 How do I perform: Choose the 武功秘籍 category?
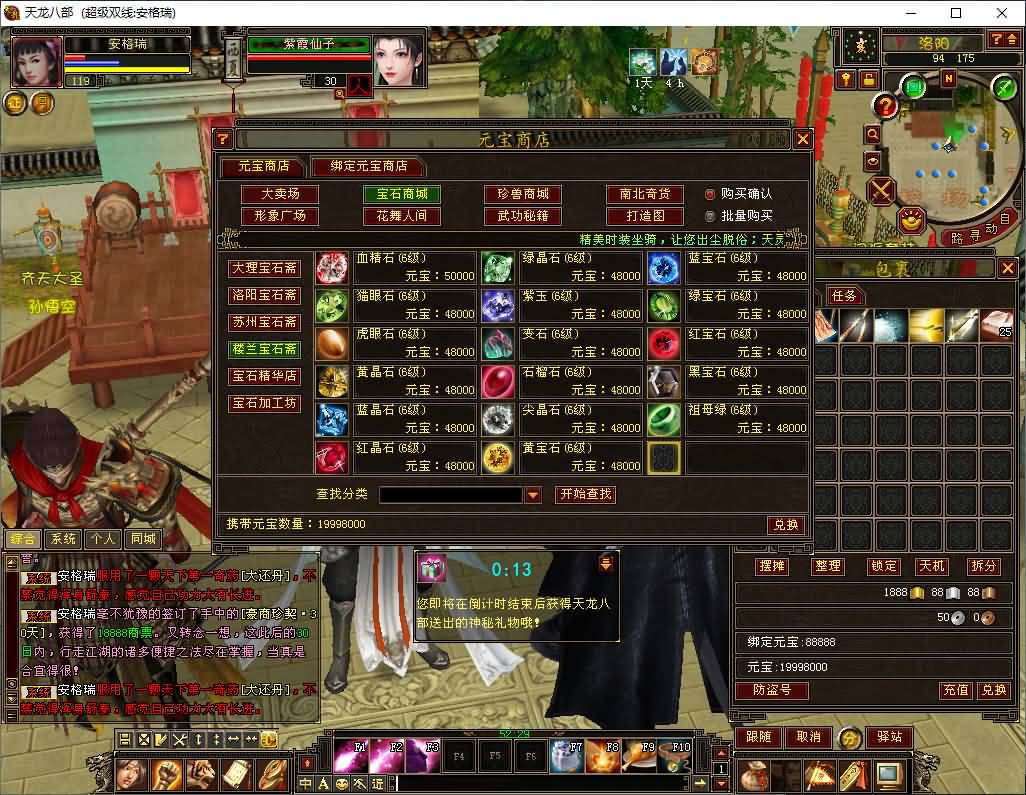click(522, 216)
